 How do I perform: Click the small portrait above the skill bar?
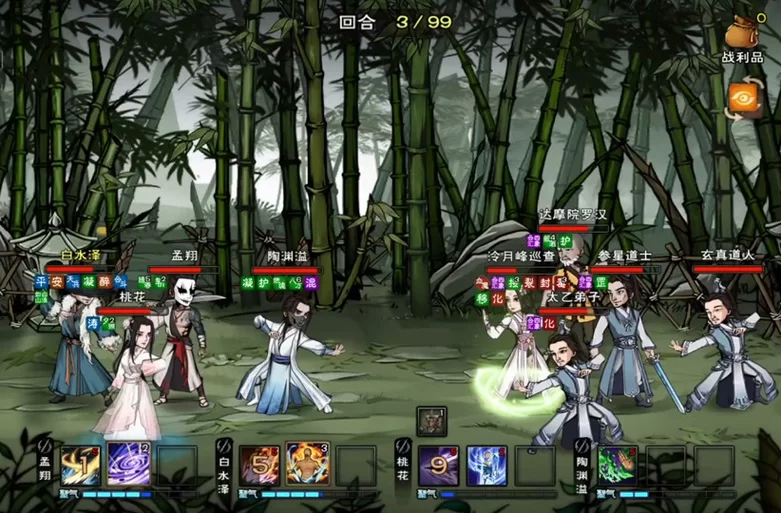[x=431, y=420]
